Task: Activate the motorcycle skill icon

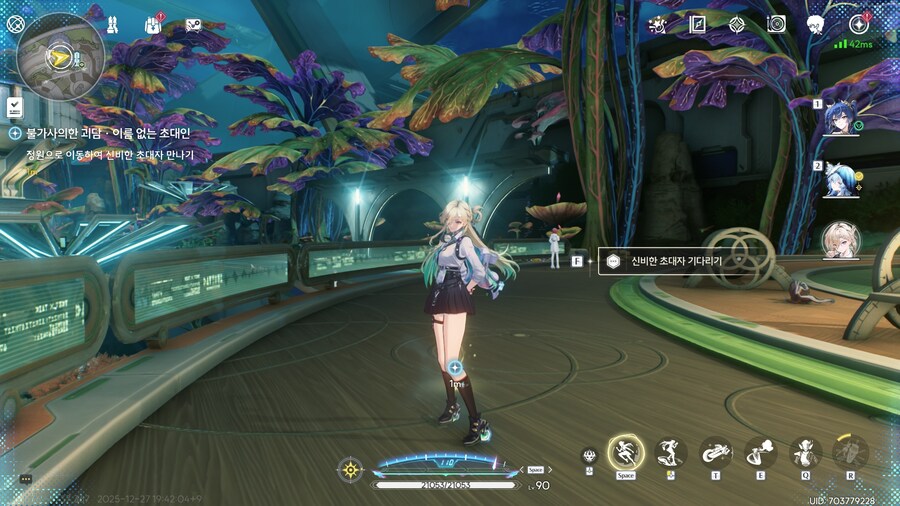Action: 714,453
